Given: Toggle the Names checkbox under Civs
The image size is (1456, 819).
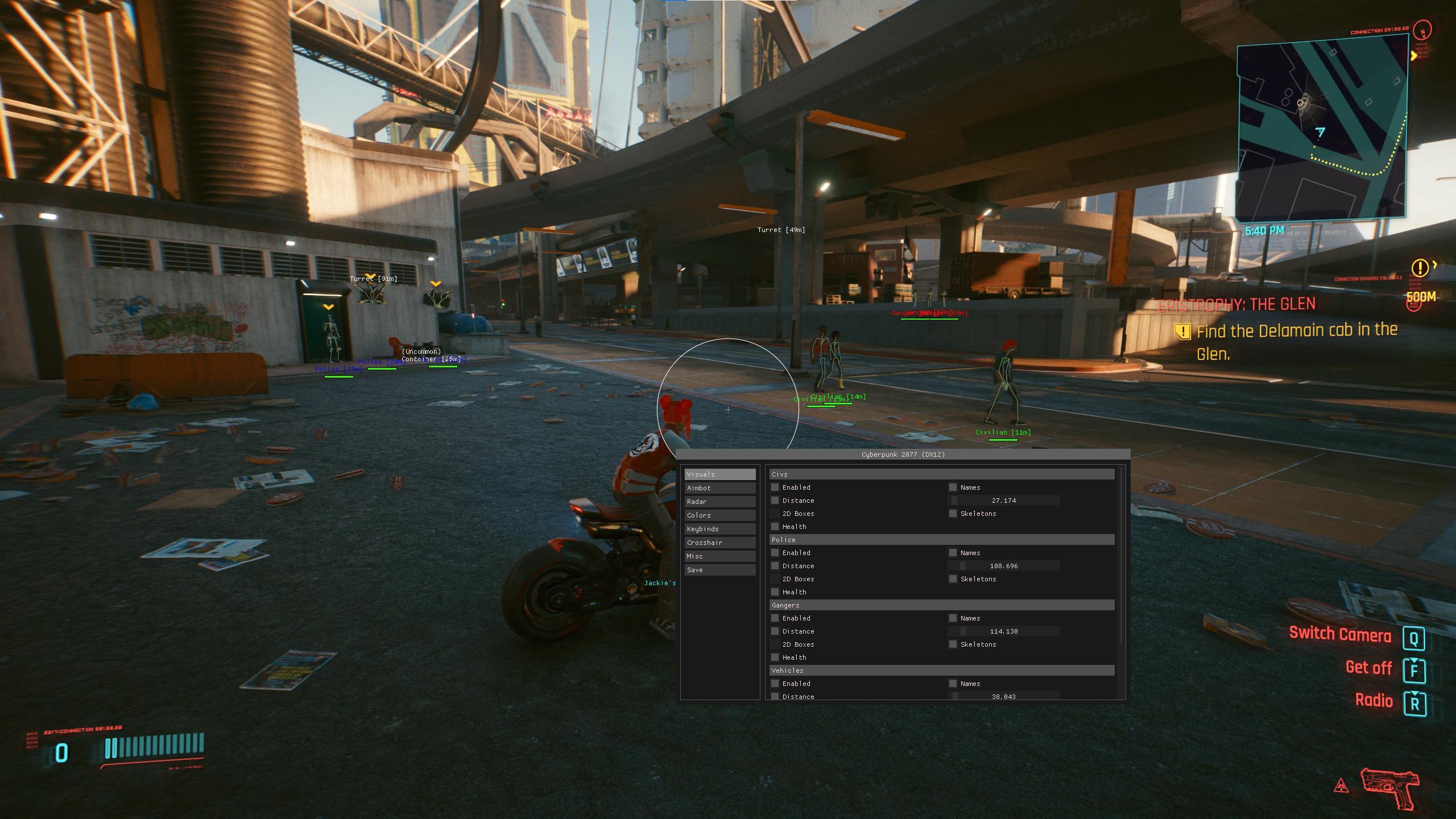Looking at the screenshot, I should 953,487.
